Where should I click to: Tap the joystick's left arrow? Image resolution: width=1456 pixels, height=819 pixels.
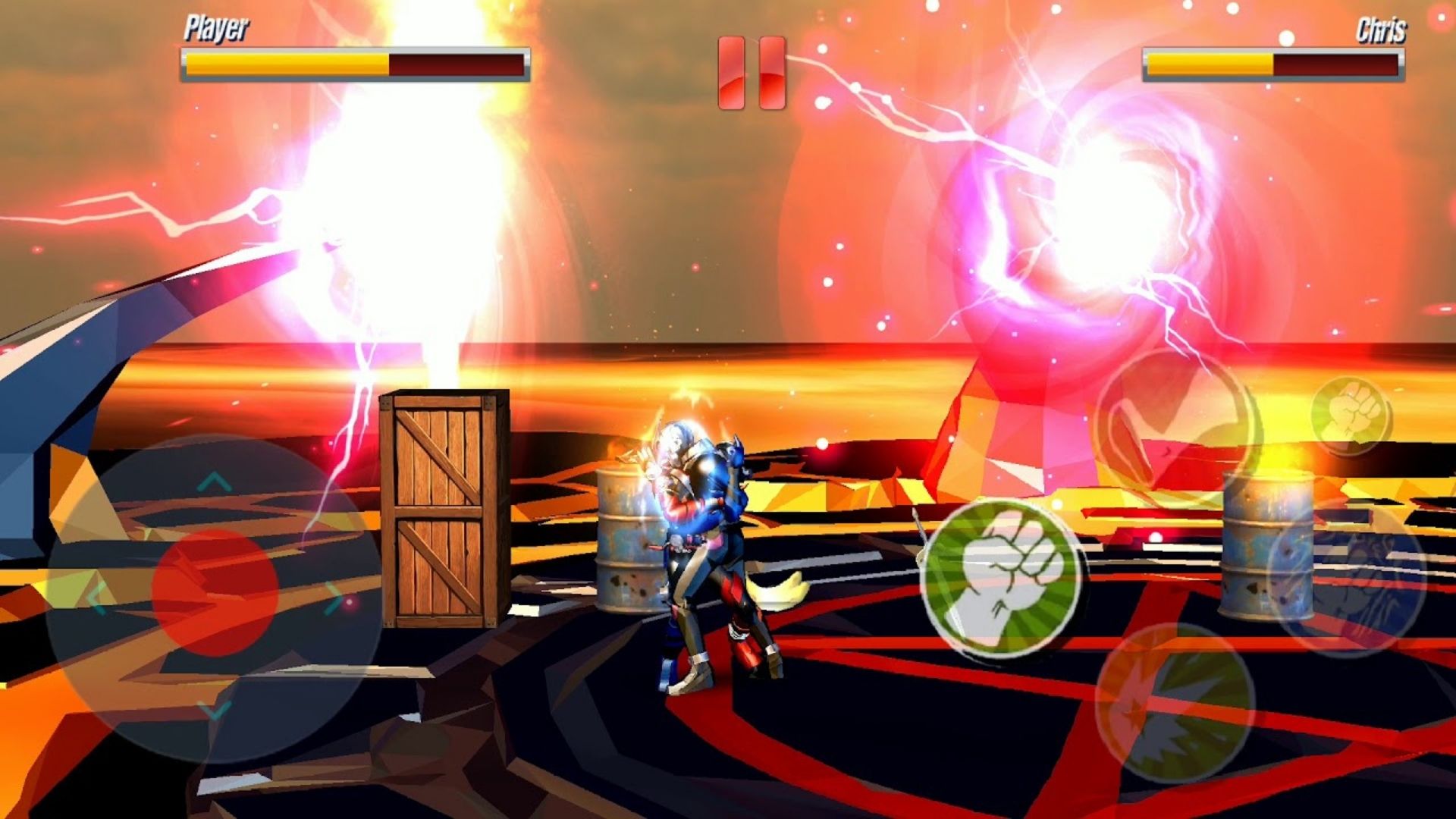97,599
